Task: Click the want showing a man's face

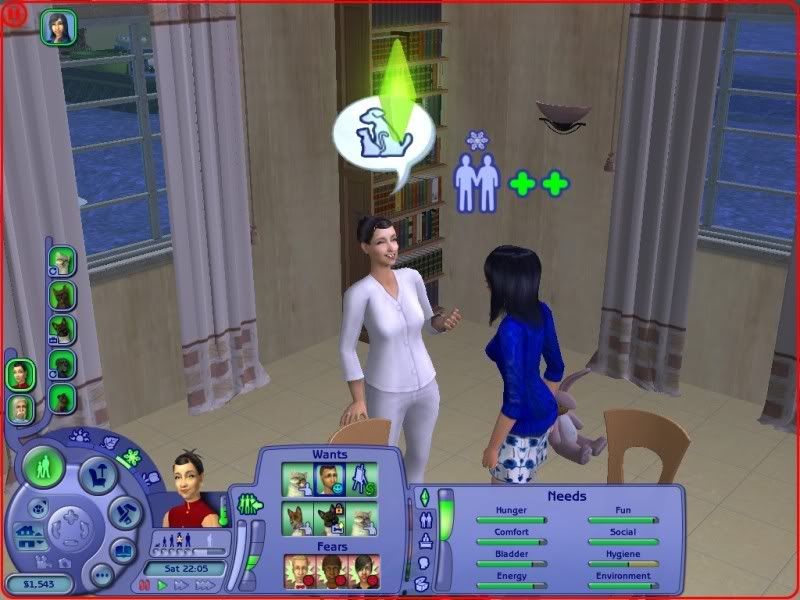Action: click(331, 478)
